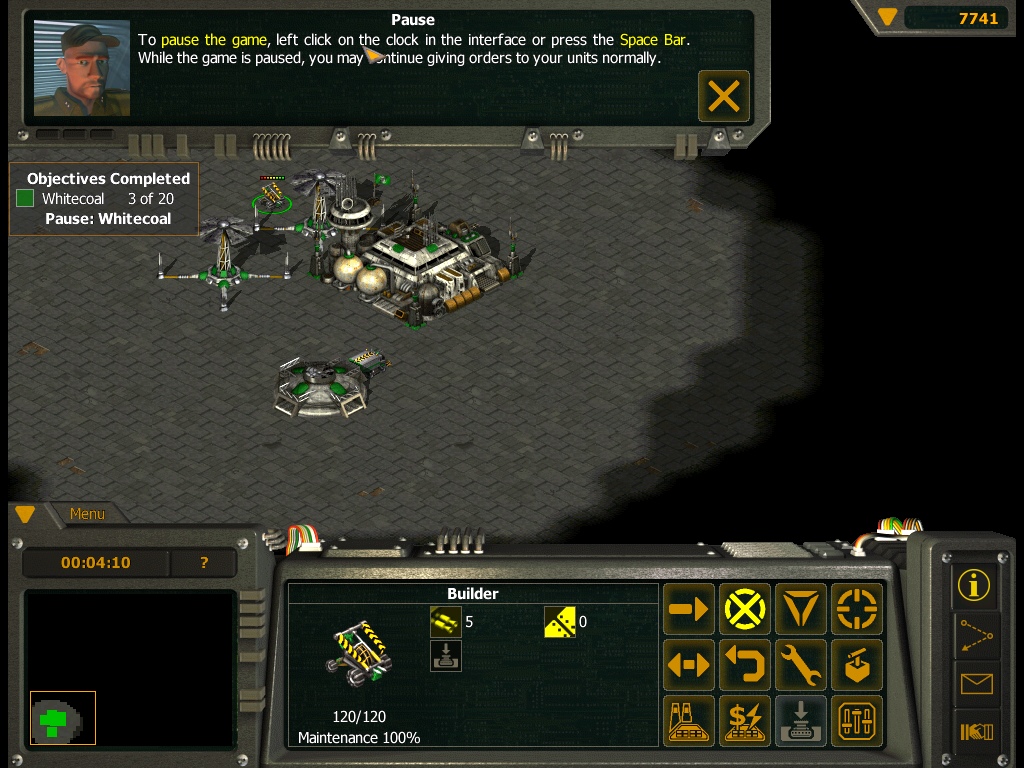
Task: Open the factory building construction menu
Action: click(689, 721)
